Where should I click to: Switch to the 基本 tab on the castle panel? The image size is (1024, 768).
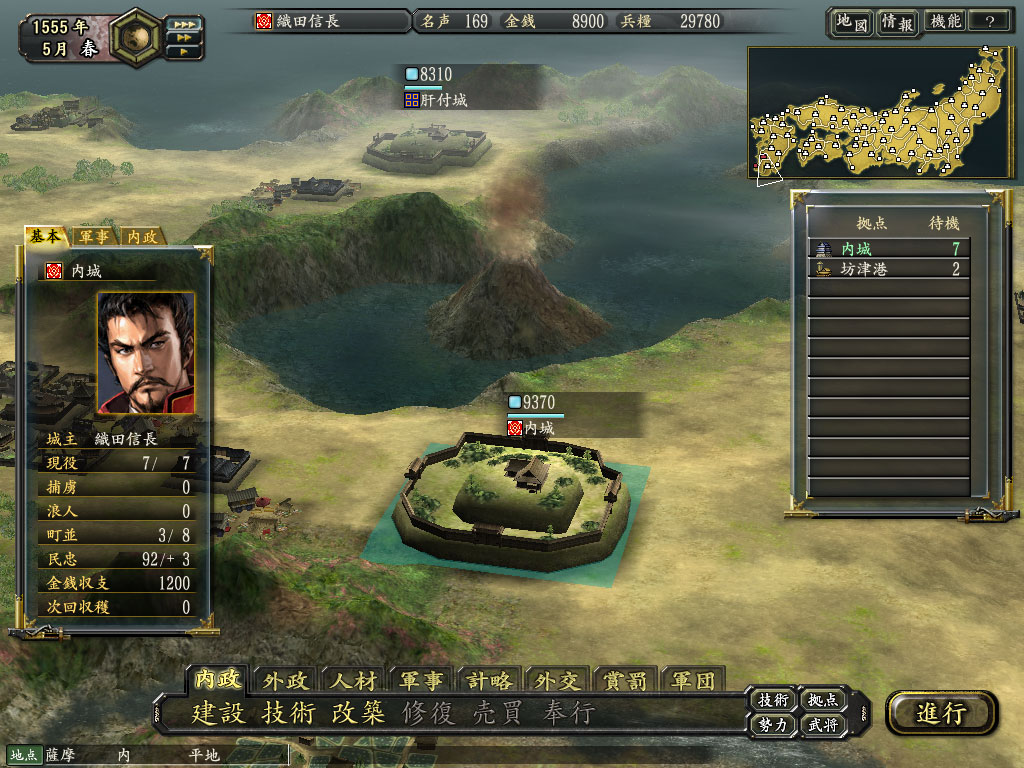47,236
